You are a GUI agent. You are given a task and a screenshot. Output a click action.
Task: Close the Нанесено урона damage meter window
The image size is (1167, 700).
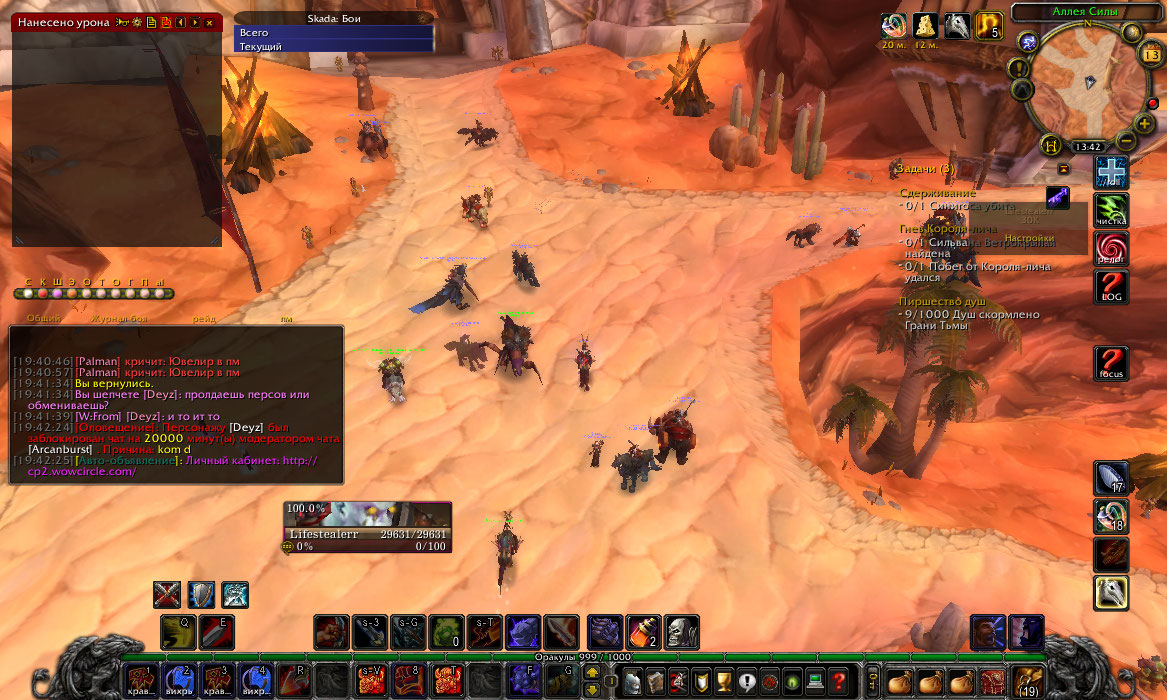[x=209, y=22]
